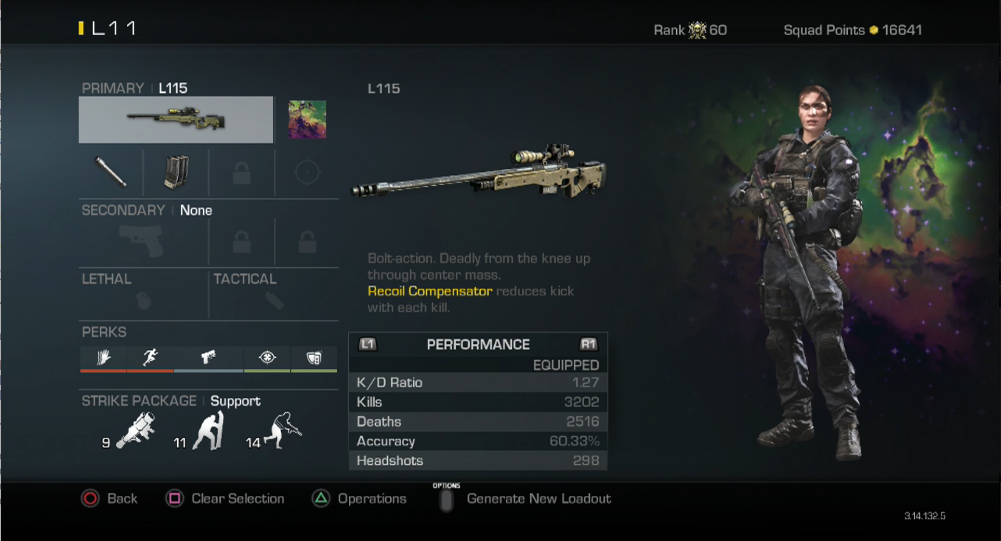Open the reticle selection slot
The height and width of the screenshot is (541, 1001).
coord(306,173)
